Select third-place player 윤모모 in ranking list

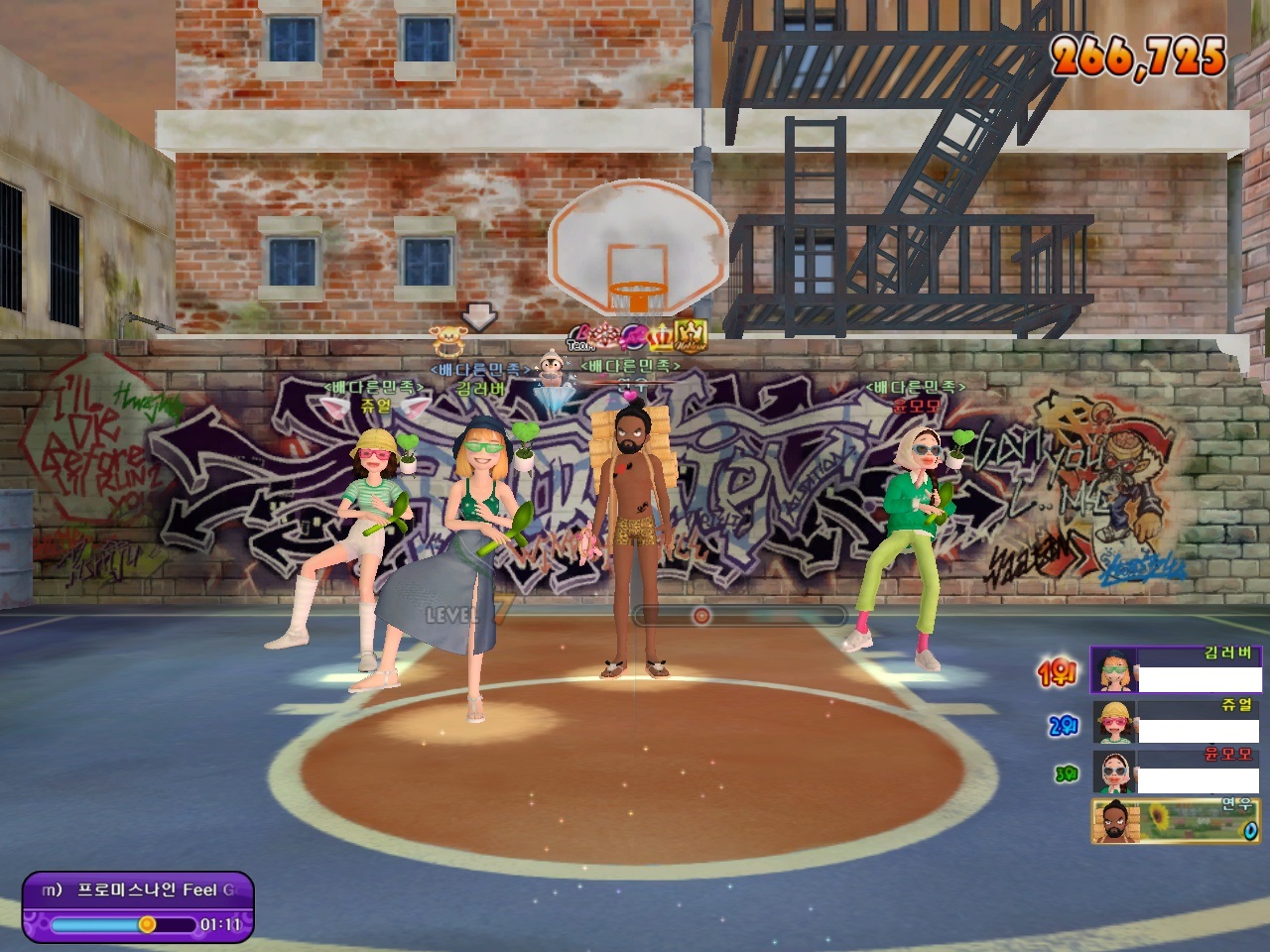point(1178,772)
